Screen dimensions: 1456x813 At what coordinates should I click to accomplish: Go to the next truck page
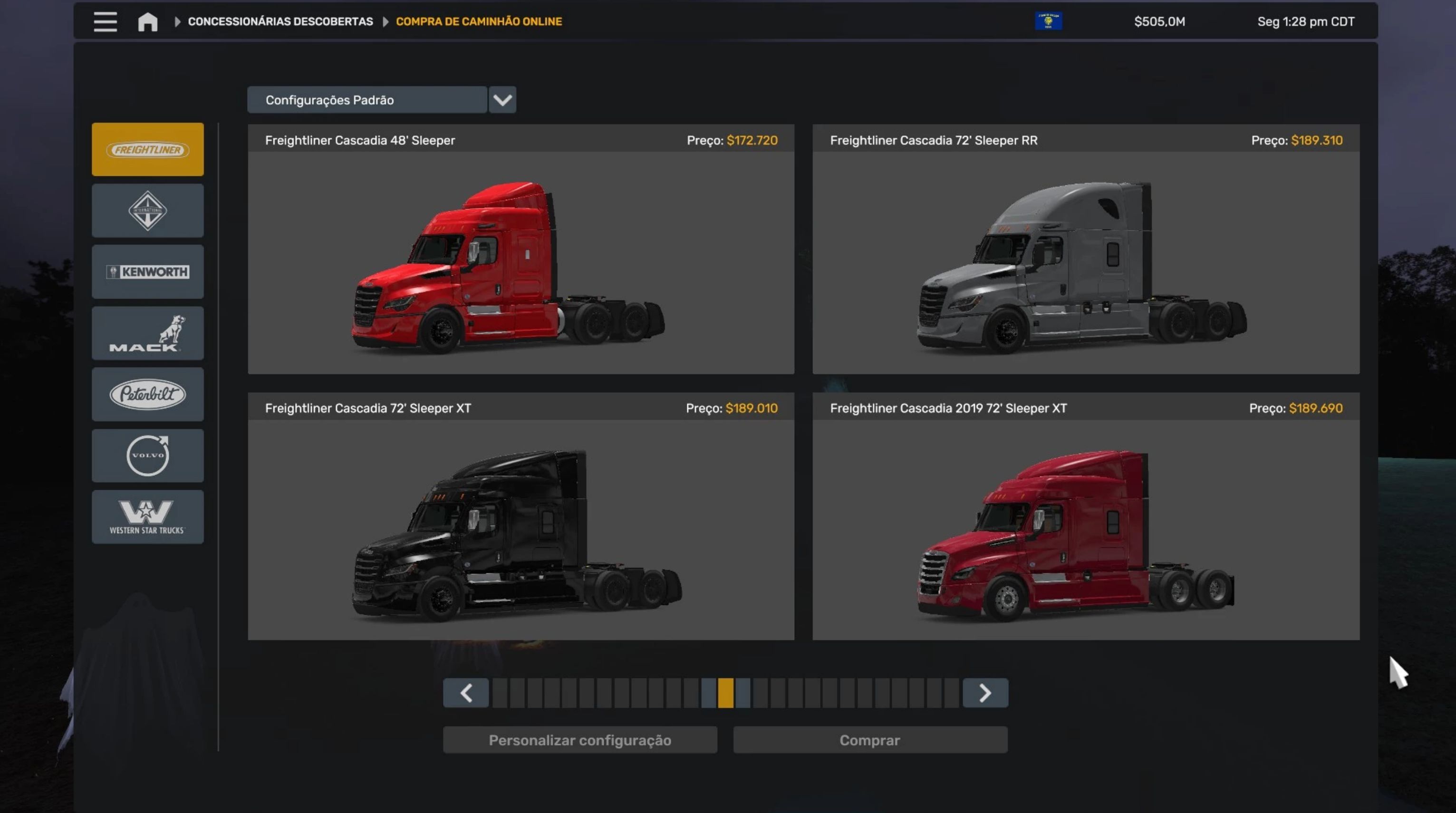984,693
